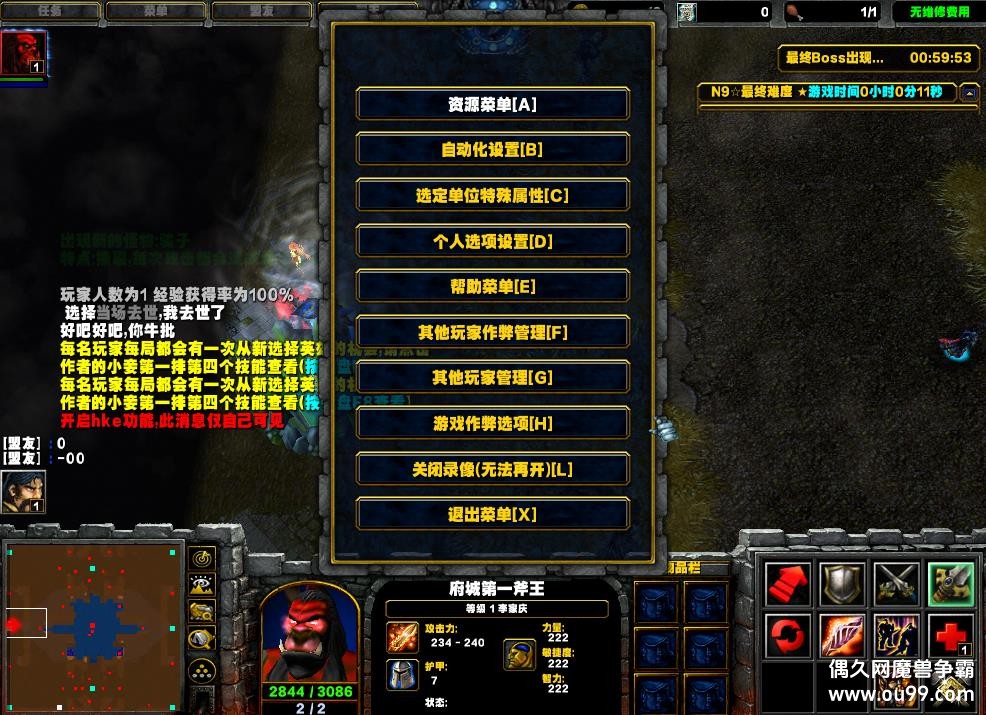986x715 pixels.
Task: Click the red arrow move command
Action: 787,584
